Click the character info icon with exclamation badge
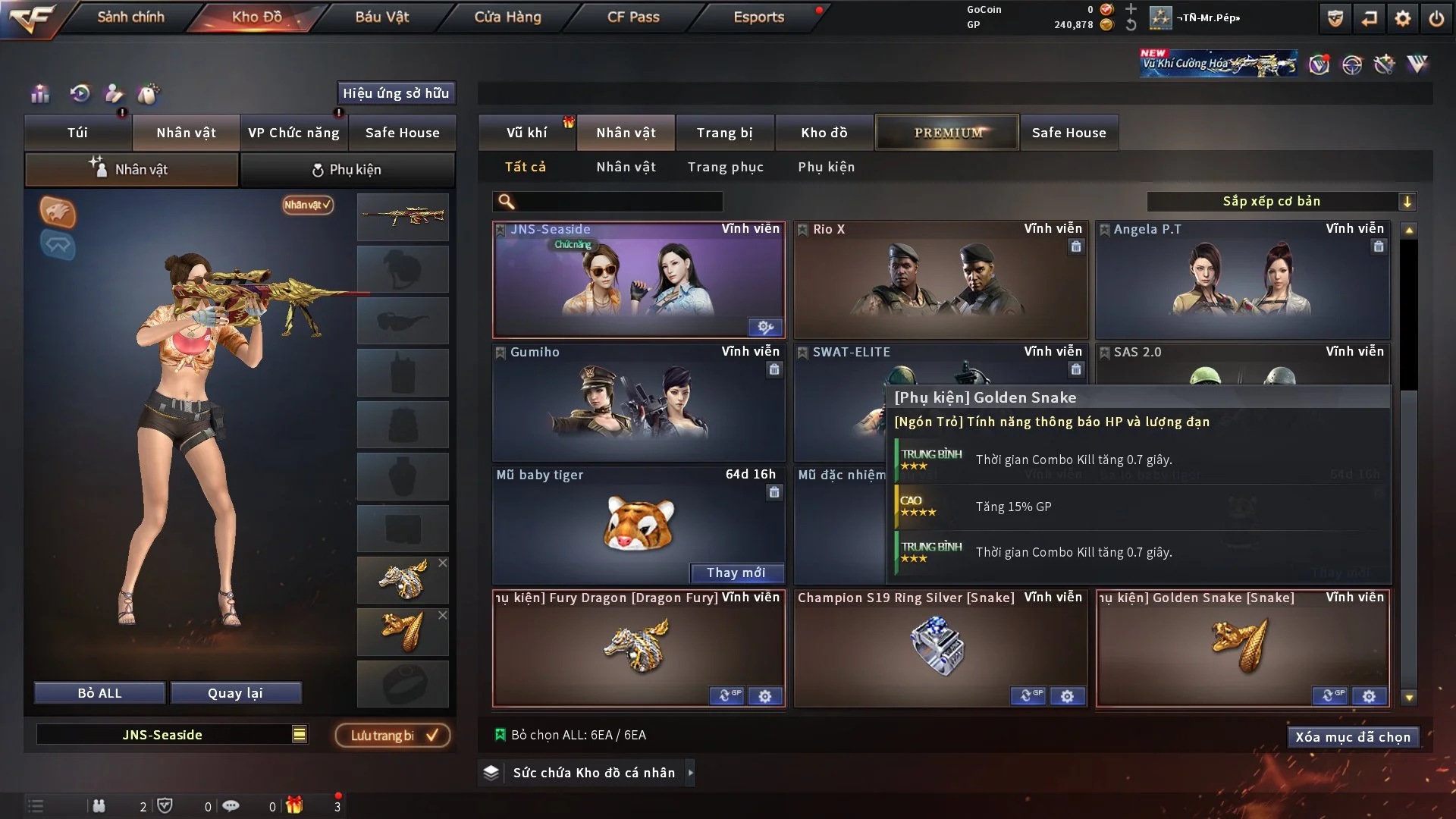 coord(115,94)
